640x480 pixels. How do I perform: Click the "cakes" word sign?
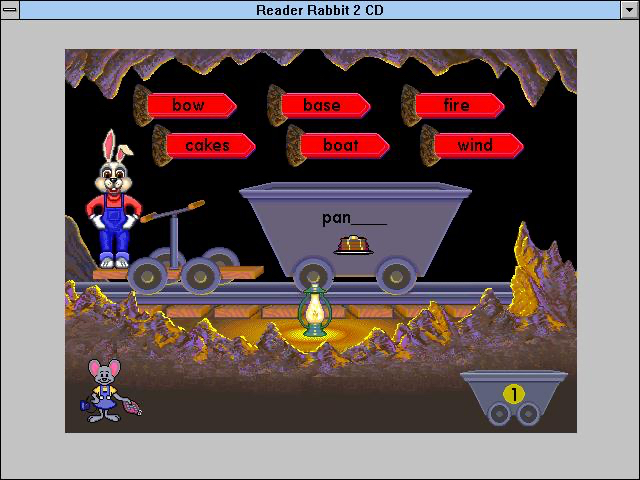coord(208,145)
